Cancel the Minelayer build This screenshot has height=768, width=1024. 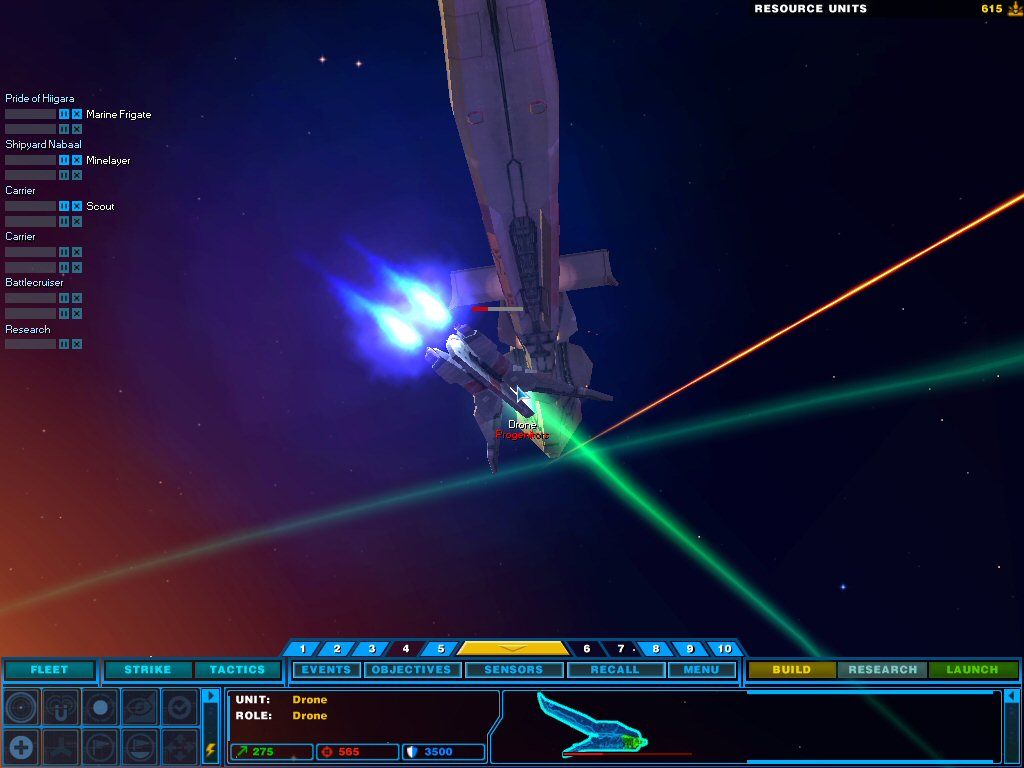77,160
